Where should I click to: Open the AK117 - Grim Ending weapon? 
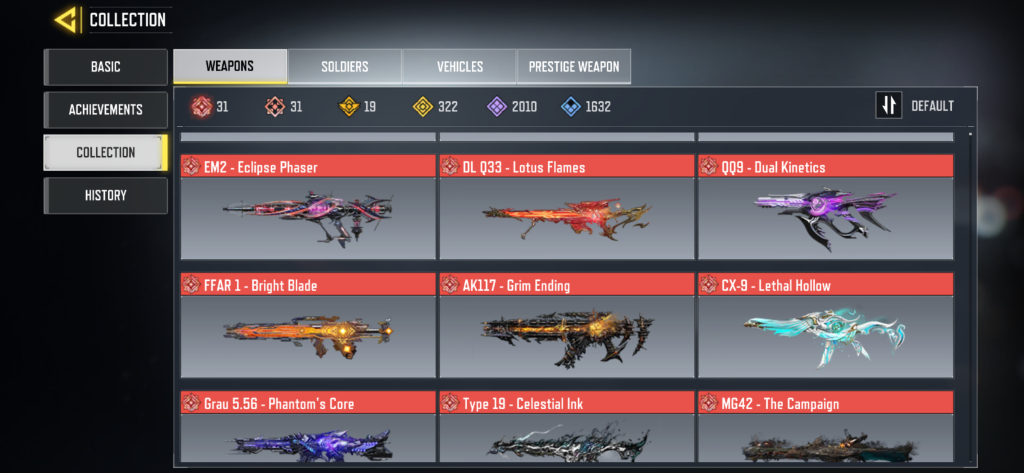pyautogui.click(x=566, y=326)
